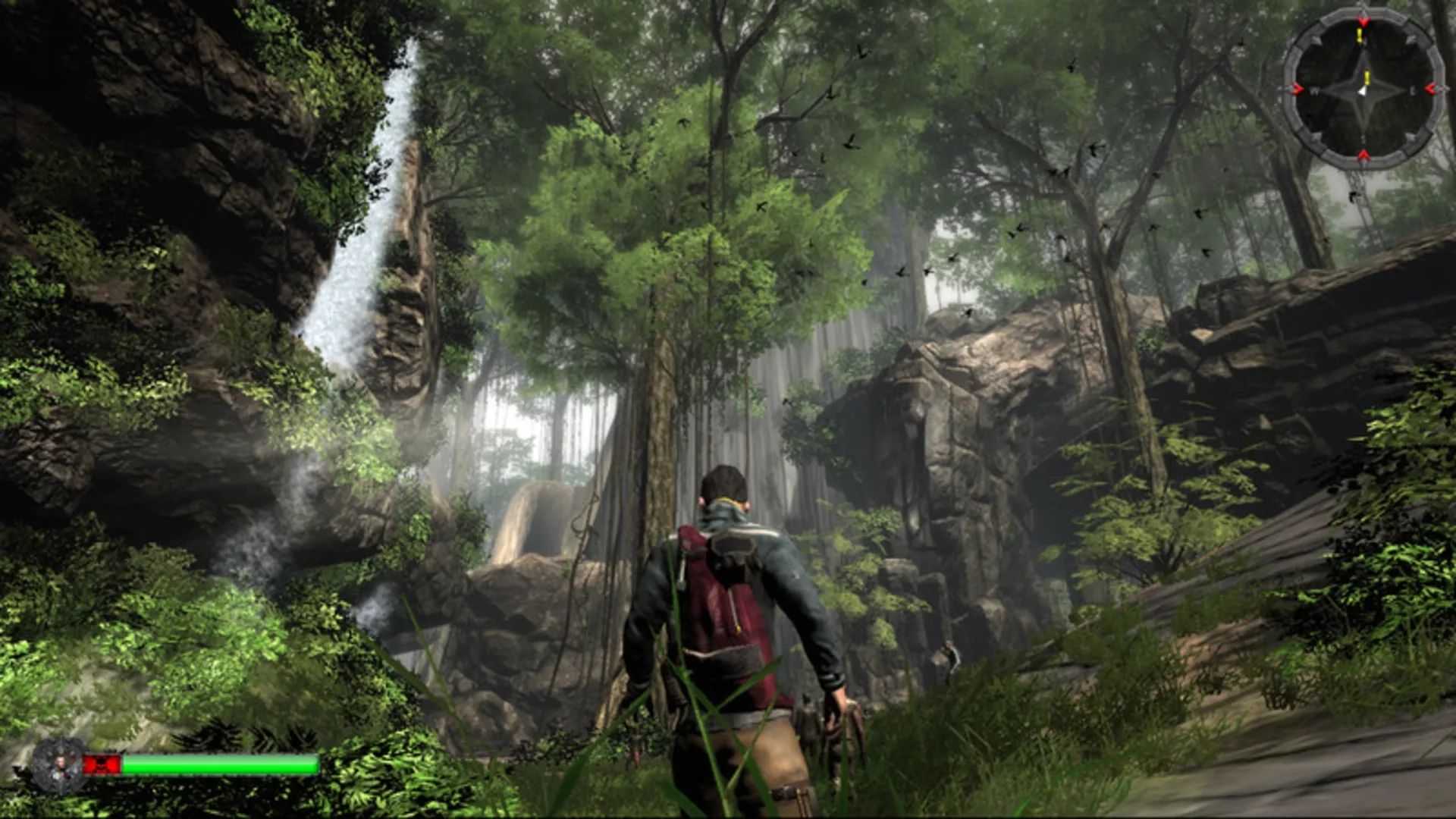Select the red skull poison indicator
The height and width of the screenshot is (819, 1456).
[102, 764]
